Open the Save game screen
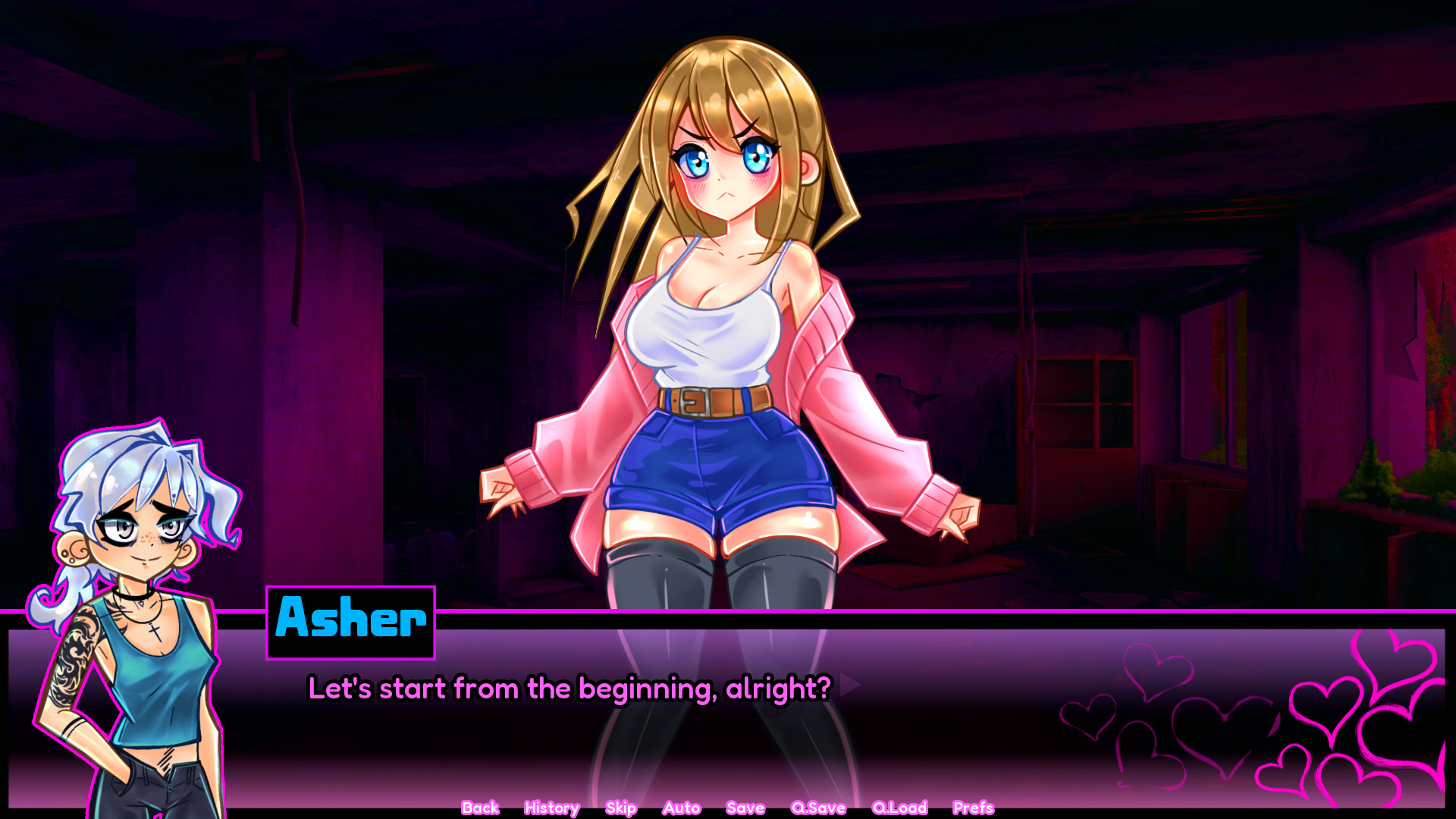 tap(745, 808)
